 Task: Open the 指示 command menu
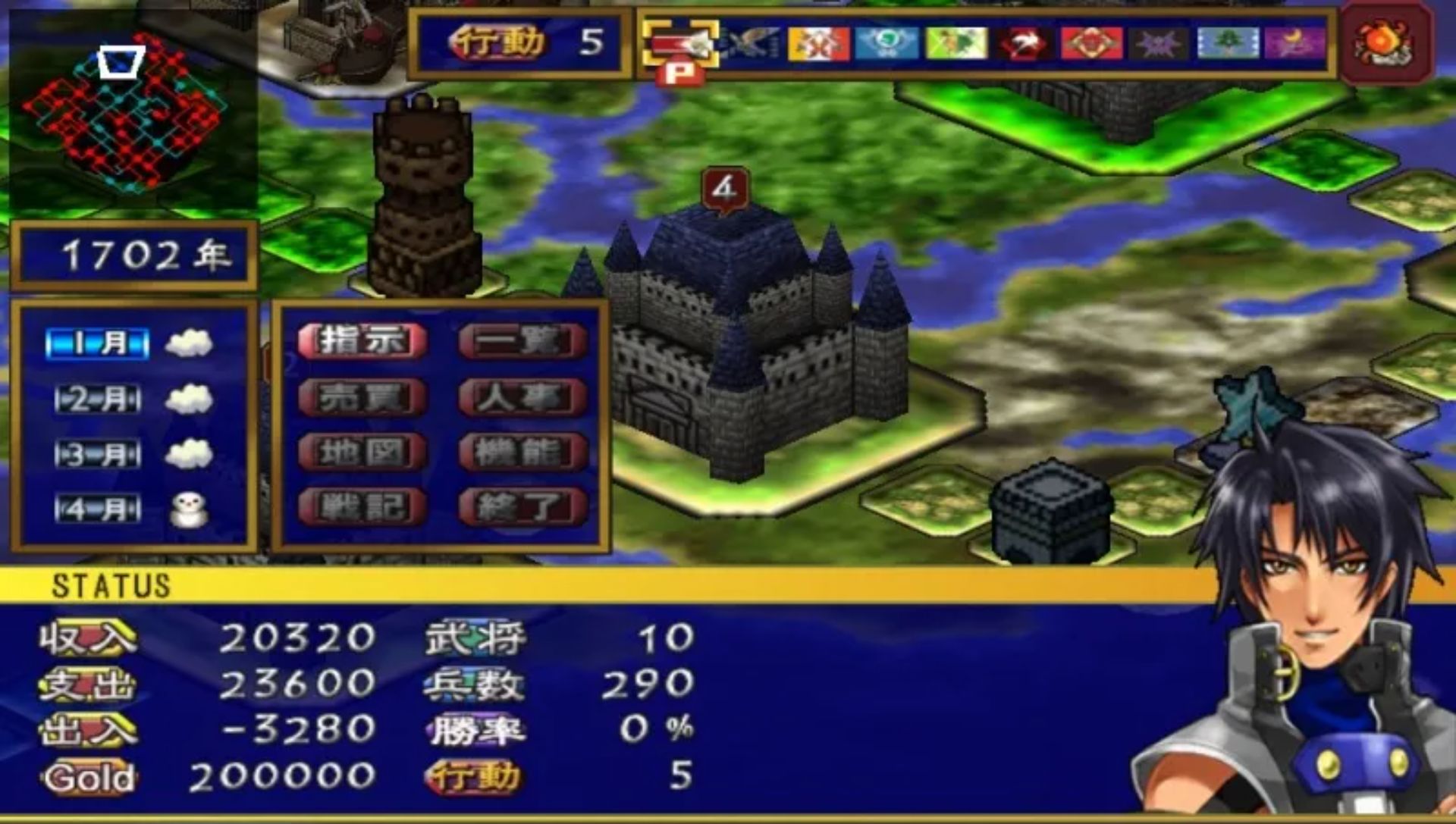click(362, 341)
